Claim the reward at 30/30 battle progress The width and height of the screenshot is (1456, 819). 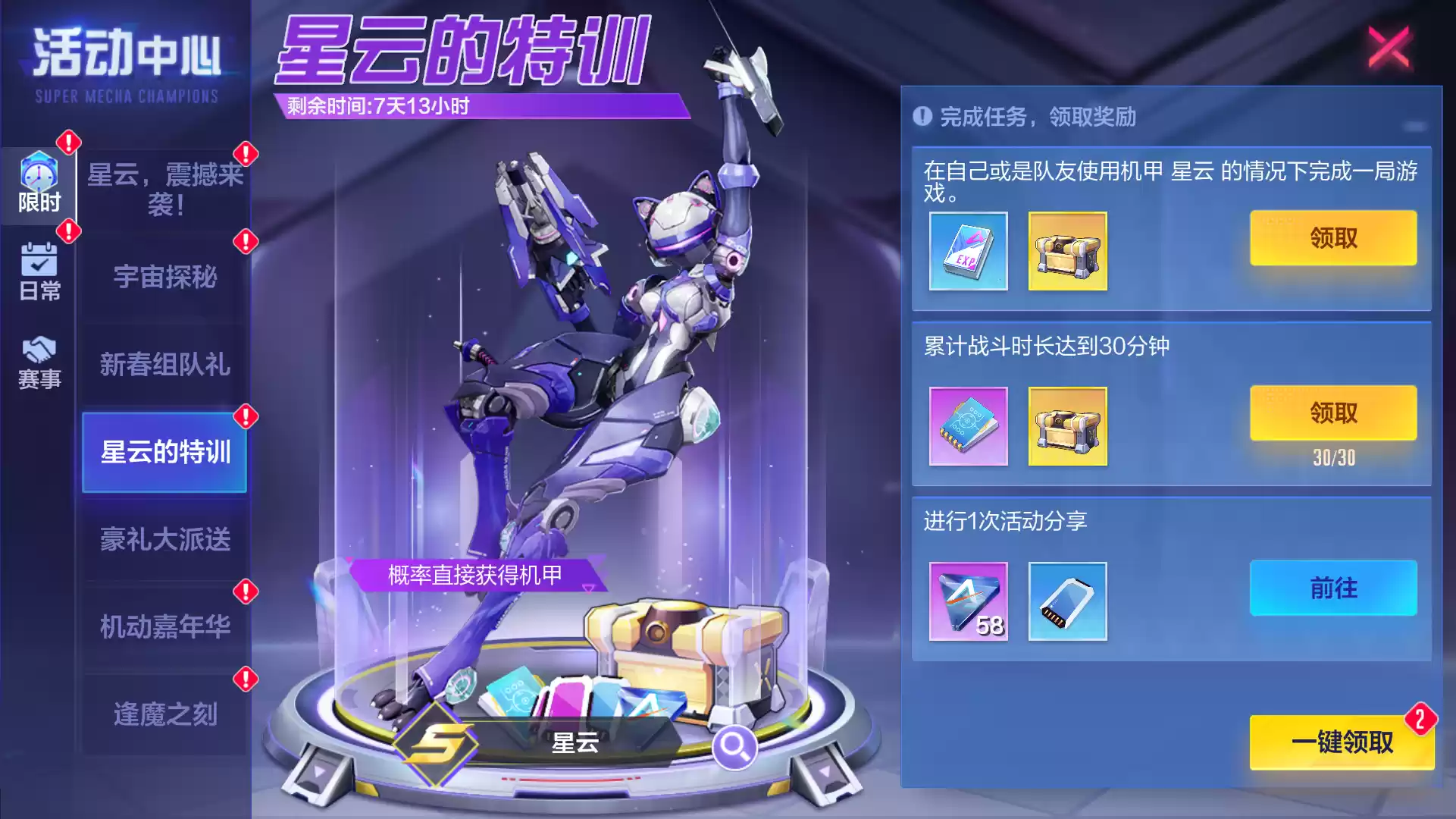point(1334,412)
